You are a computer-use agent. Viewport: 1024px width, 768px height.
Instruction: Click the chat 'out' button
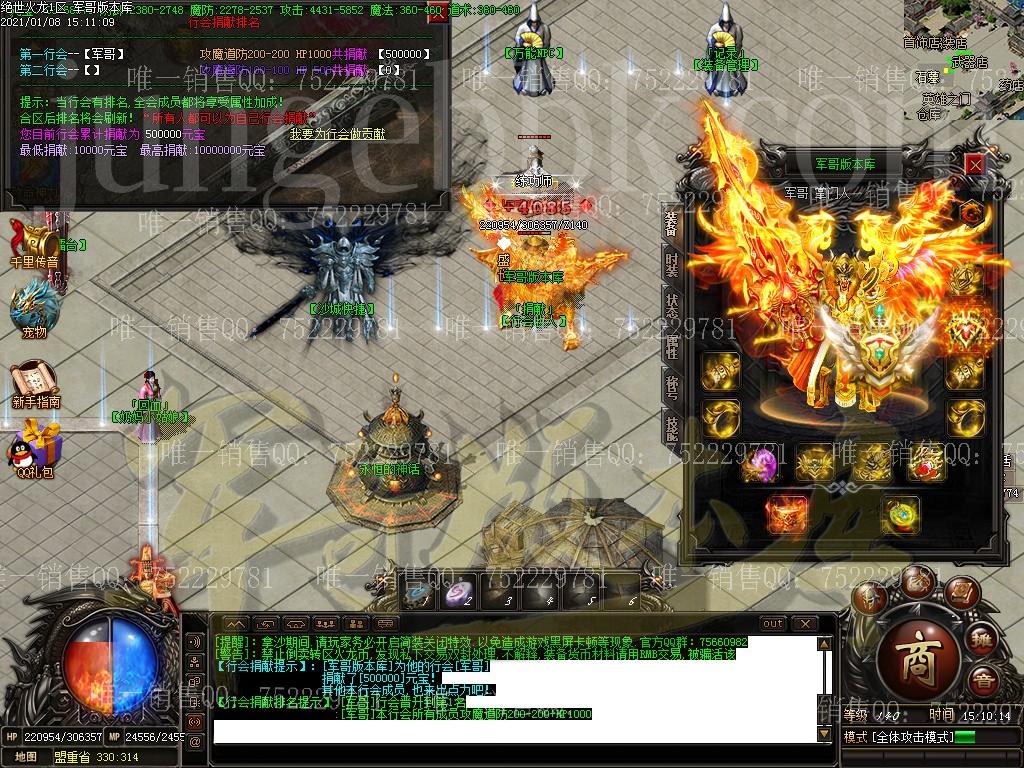tap(773, 624)
